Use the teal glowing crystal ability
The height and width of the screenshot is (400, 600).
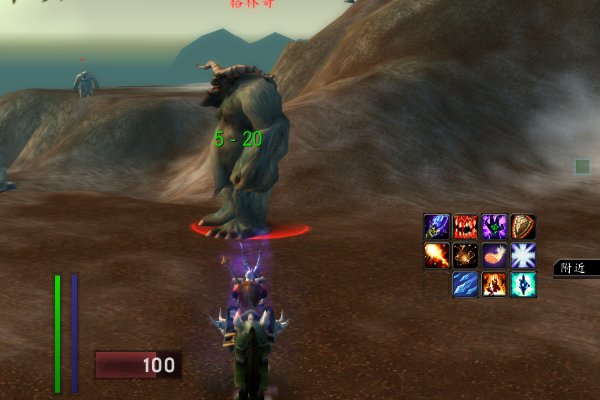(x=523, y=284)
